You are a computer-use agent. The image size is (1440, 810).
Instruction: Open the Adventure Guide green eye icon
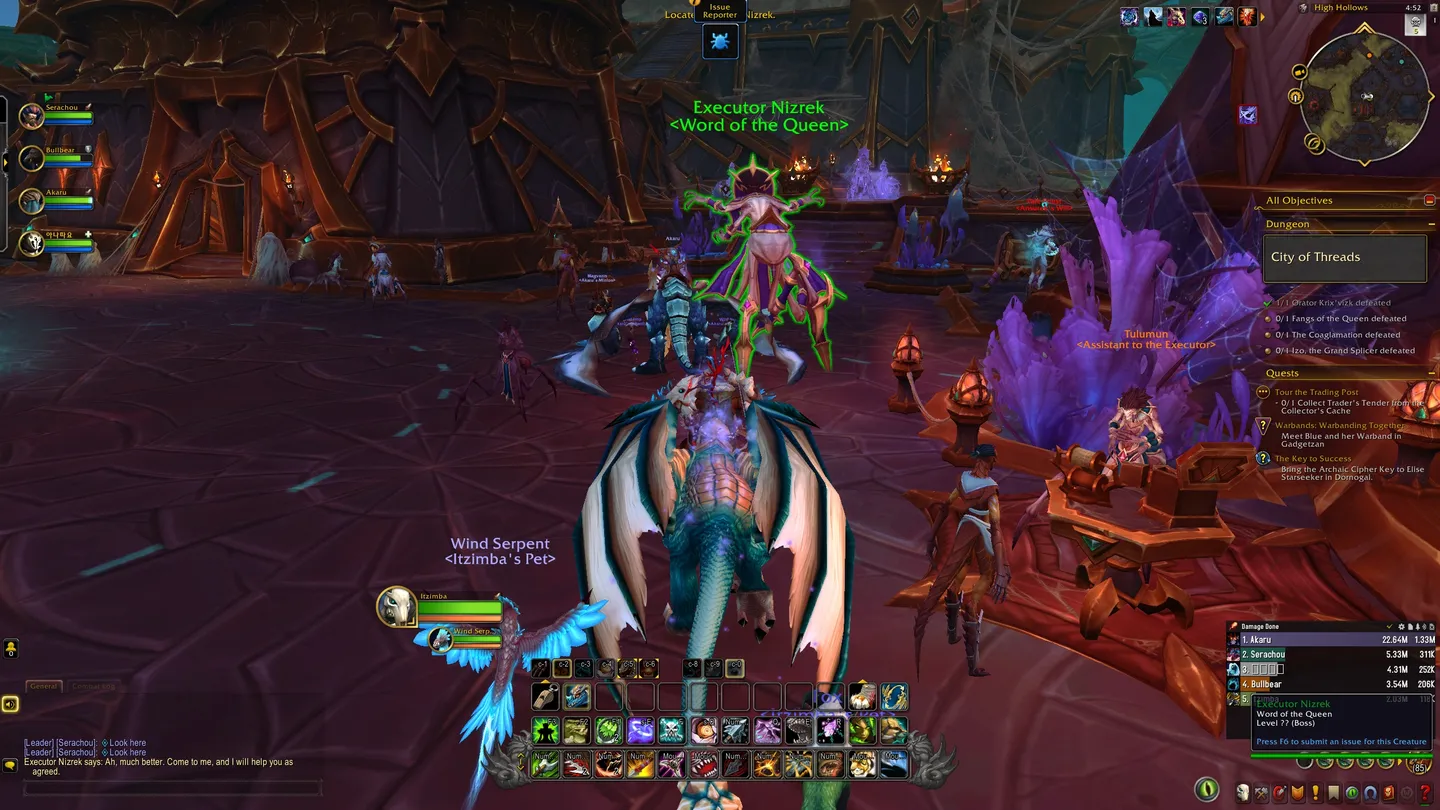click(x=1352, y=790)
